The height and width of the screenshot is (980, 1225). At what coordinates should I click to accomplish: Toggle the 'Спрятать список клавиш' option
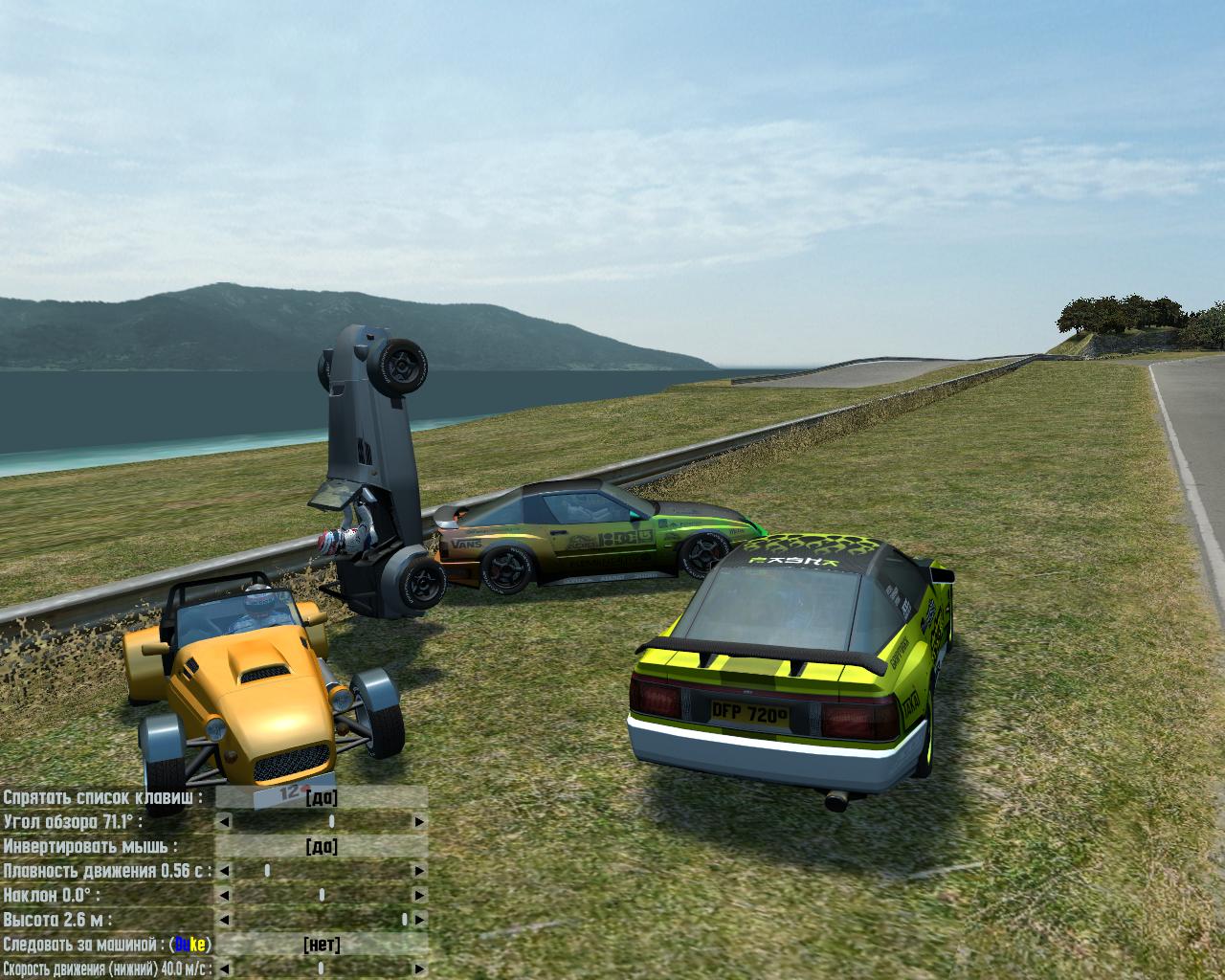[322, 798]
